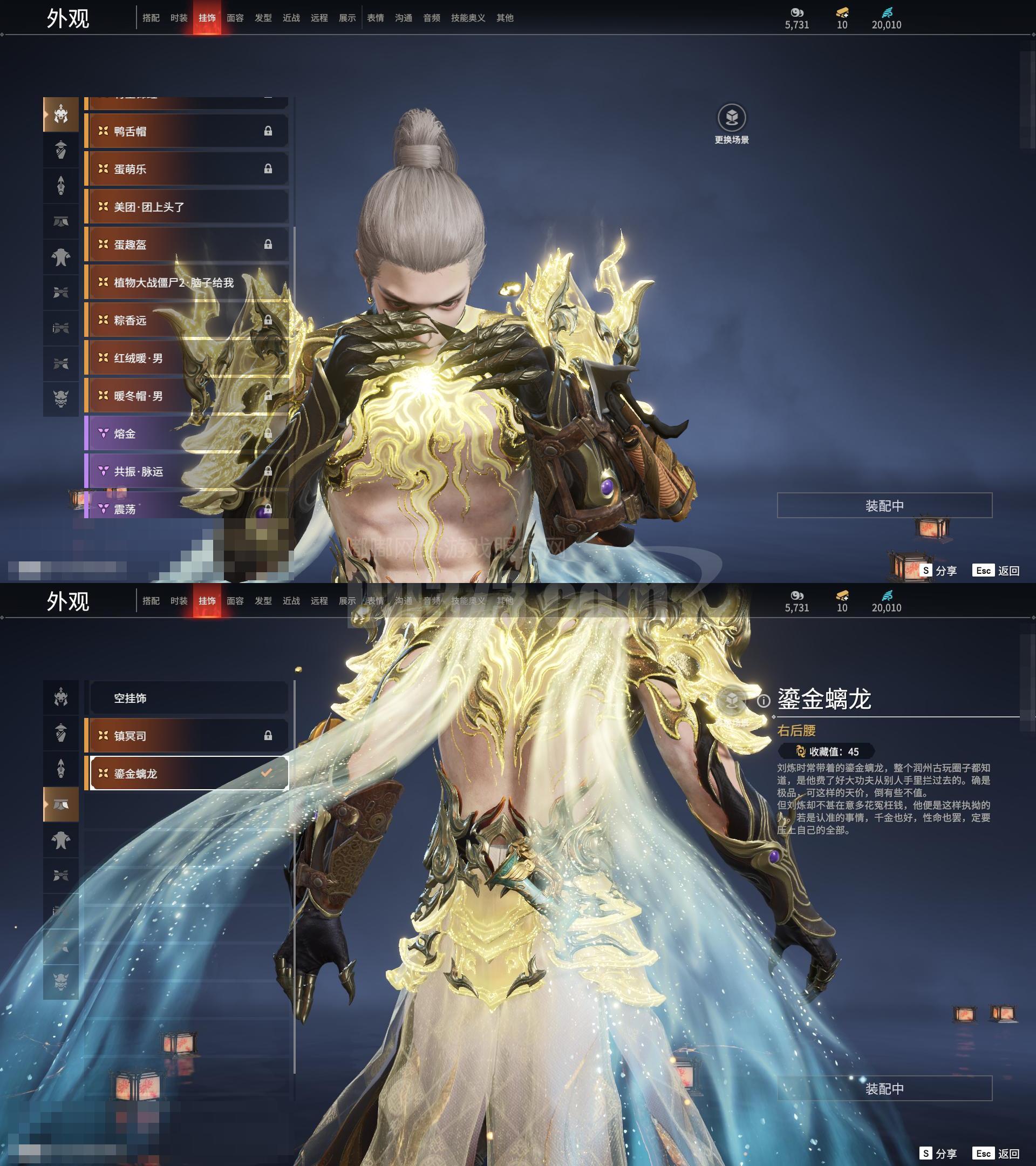Select the 空挂饰 empty accessory option
This screenshot has width=1036, height=1166.
click(188, 698)
